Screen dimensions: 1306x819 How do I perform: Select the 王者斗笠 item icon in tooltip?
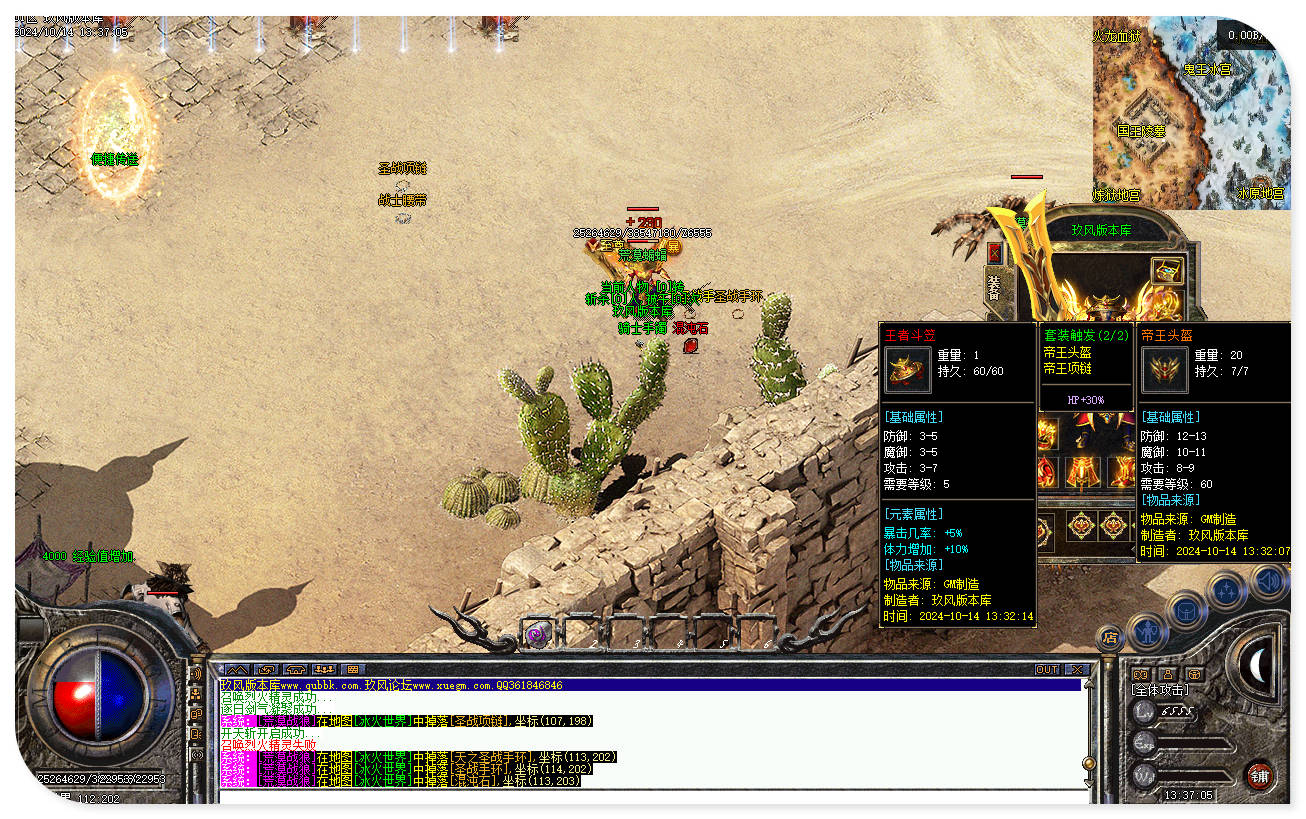(907, 371)
